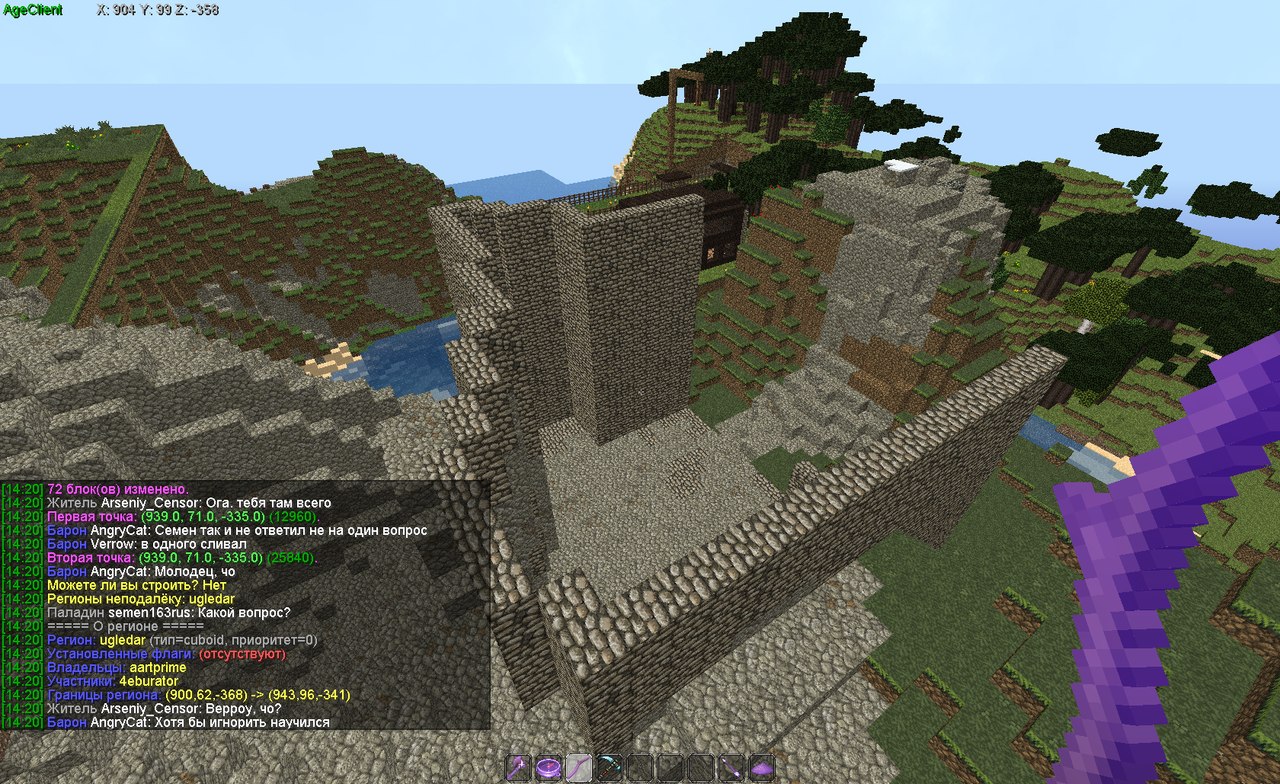Select the purple axe hotbar slot
This screenshot has width=1280, height=784.
(519, 767)
